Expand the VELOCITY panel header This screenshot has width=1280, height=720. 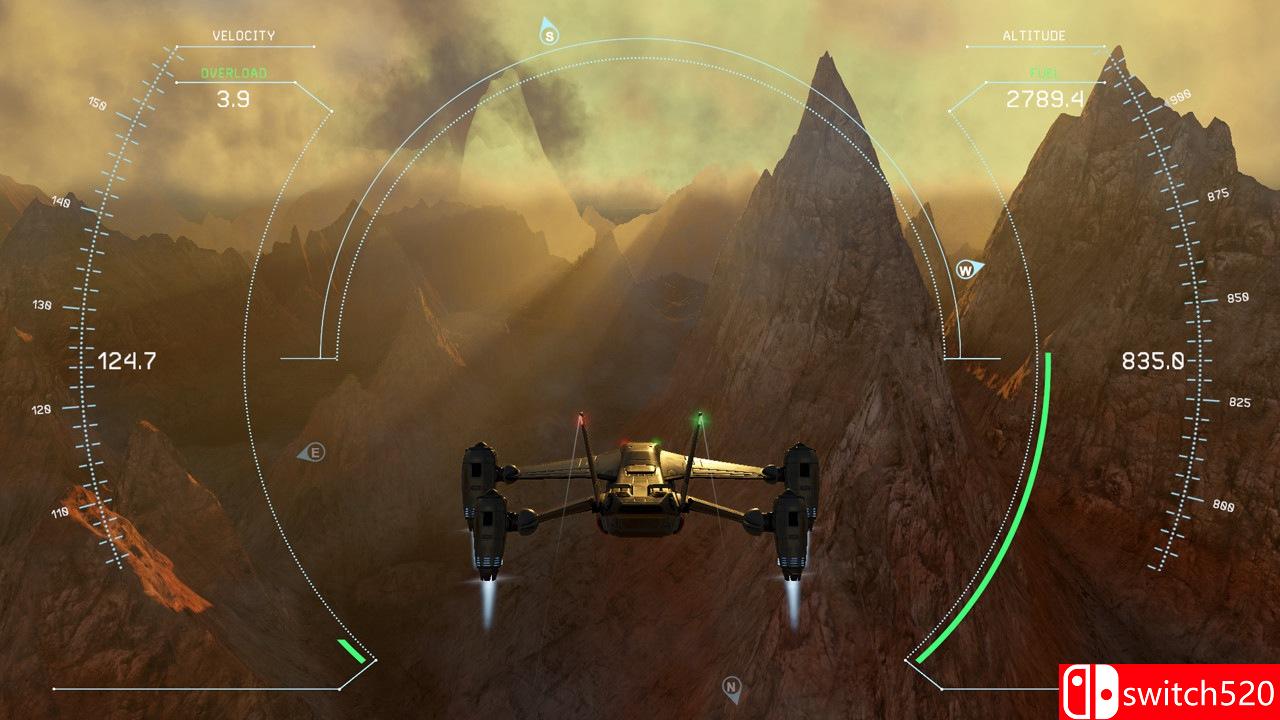pos(244,36)
